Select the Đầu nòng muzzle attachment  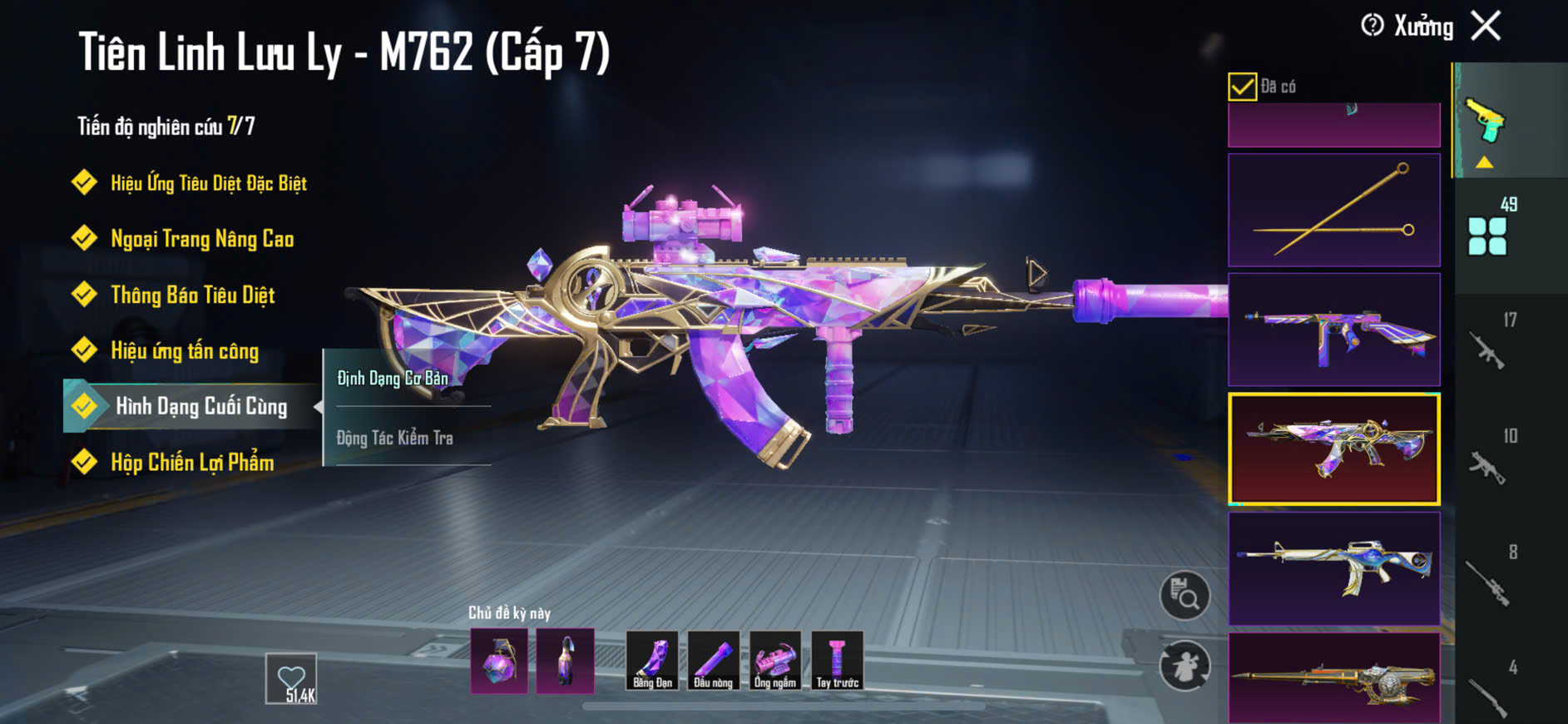(x=714, y=661)
